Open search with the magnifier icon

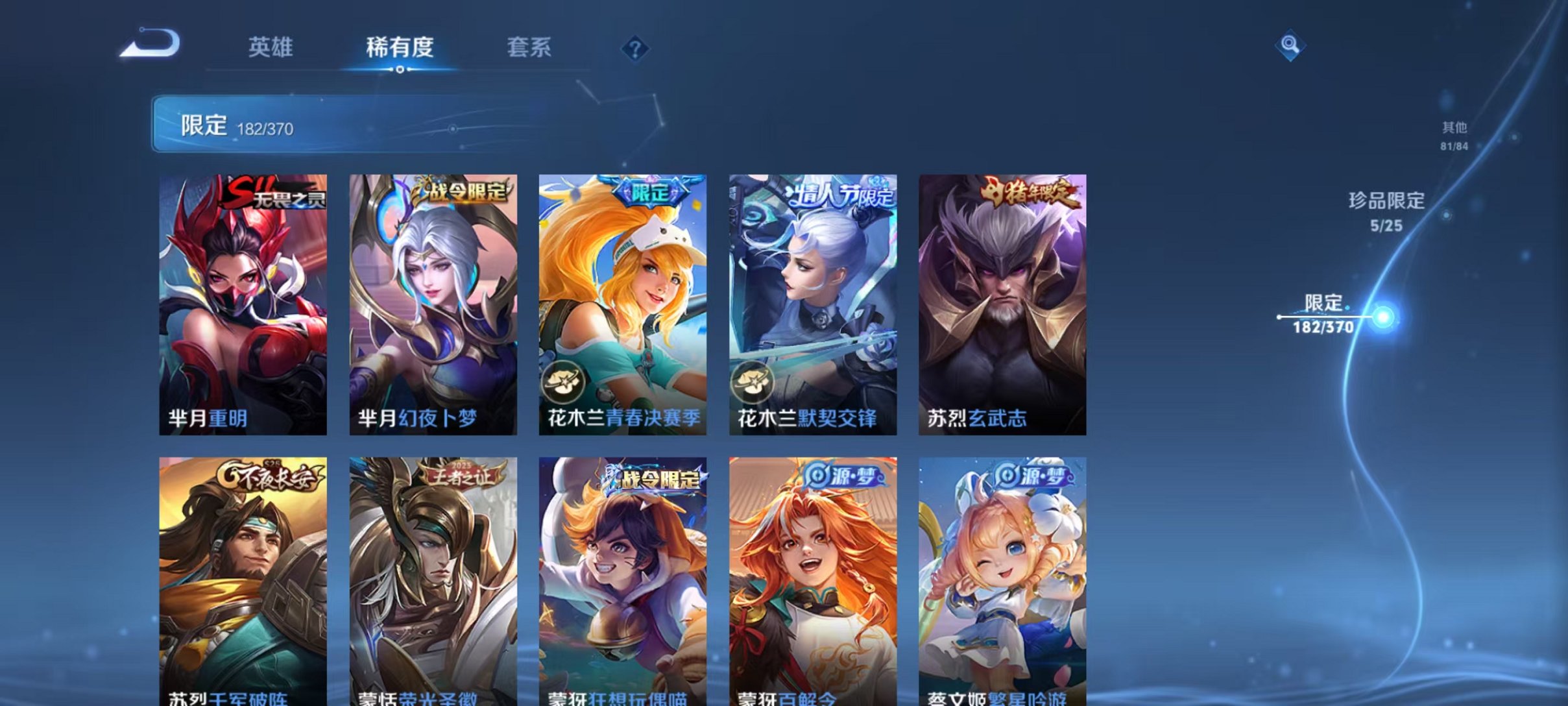click(1291, 45)
